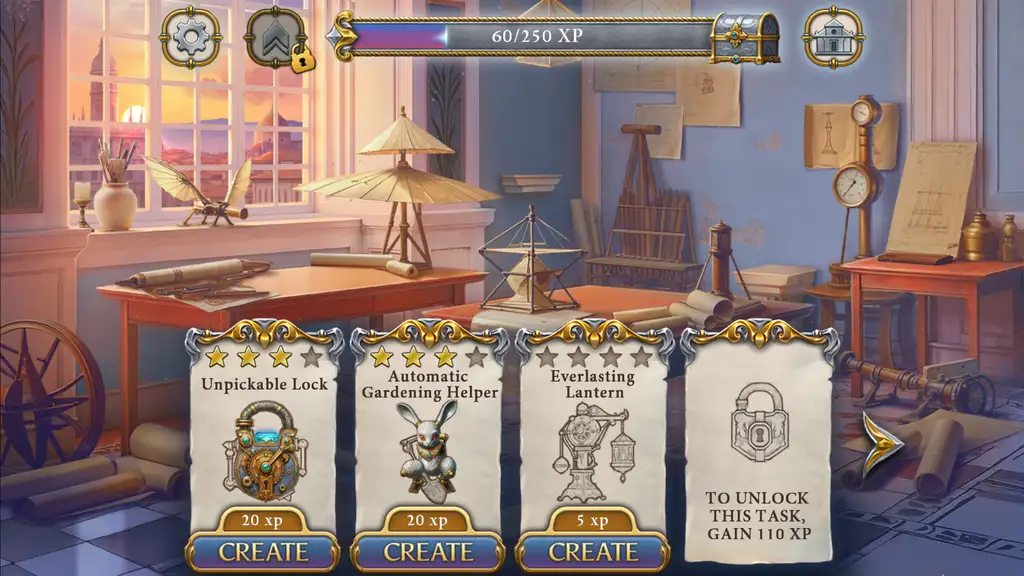
Task: Create the Automatic Gardening Helper
Action: coord(428,551)
